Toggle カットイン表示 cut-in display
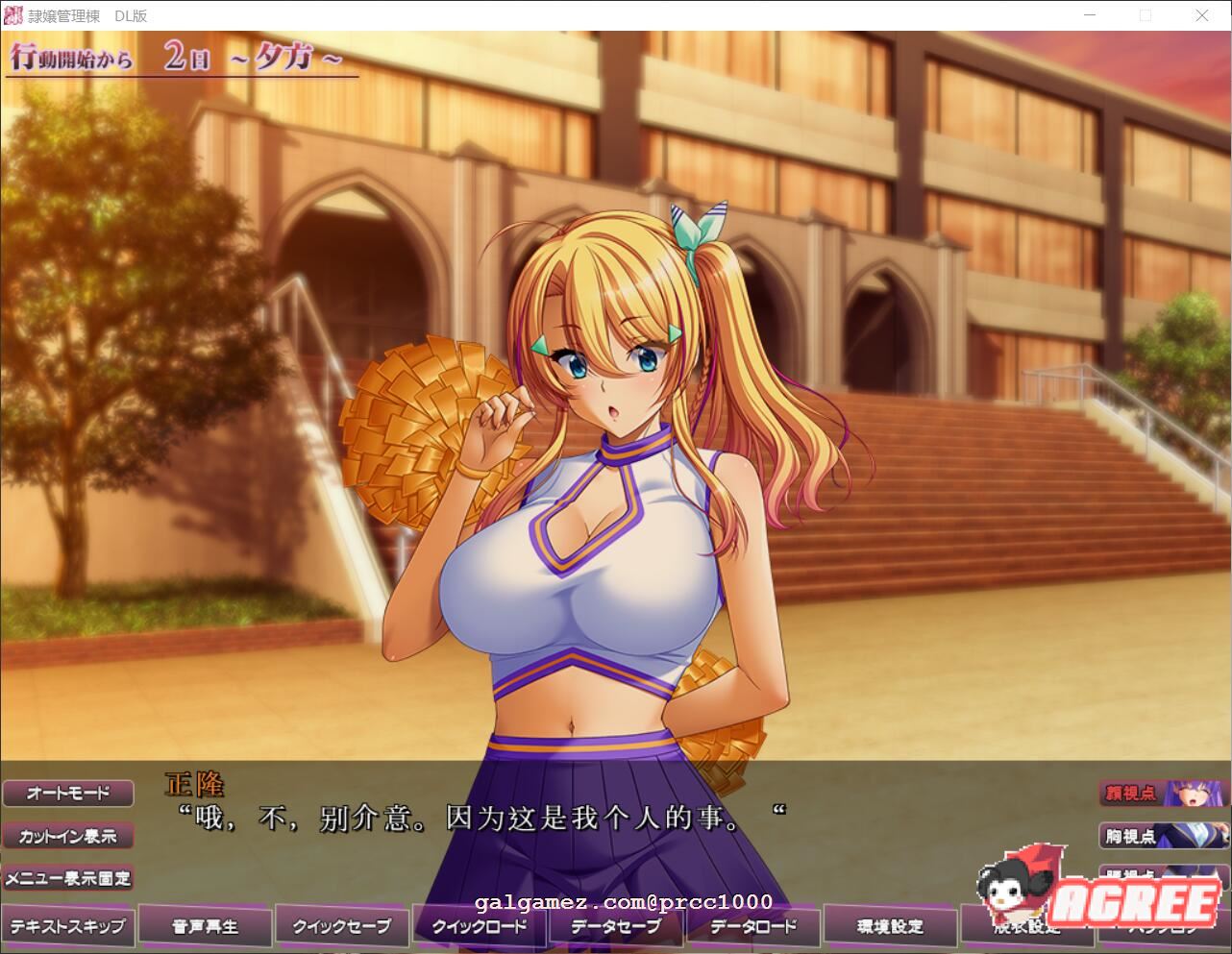Screen dimensions: 1232x954 point(67,836)
